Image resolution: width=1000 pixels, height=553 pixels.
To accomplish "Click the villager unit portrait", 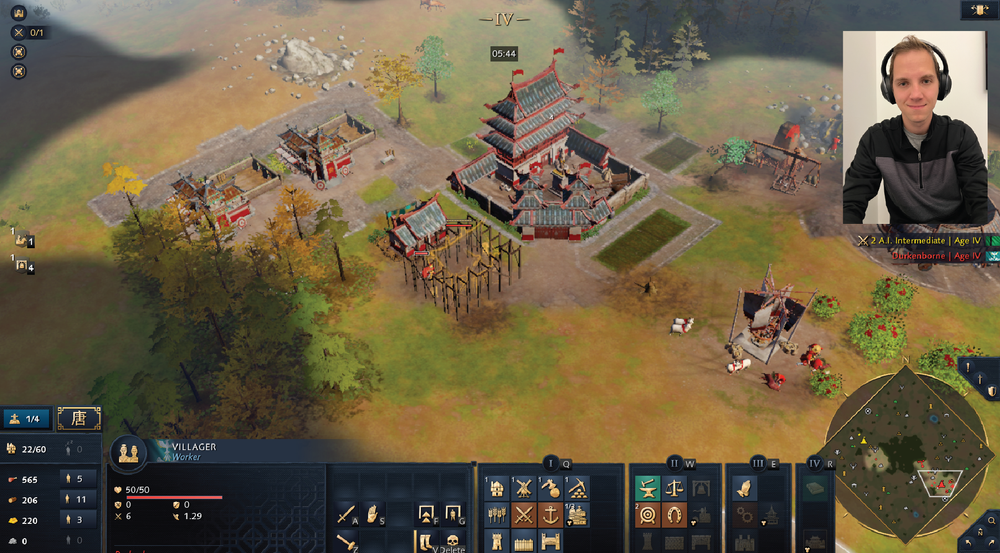I will point(130,452).
